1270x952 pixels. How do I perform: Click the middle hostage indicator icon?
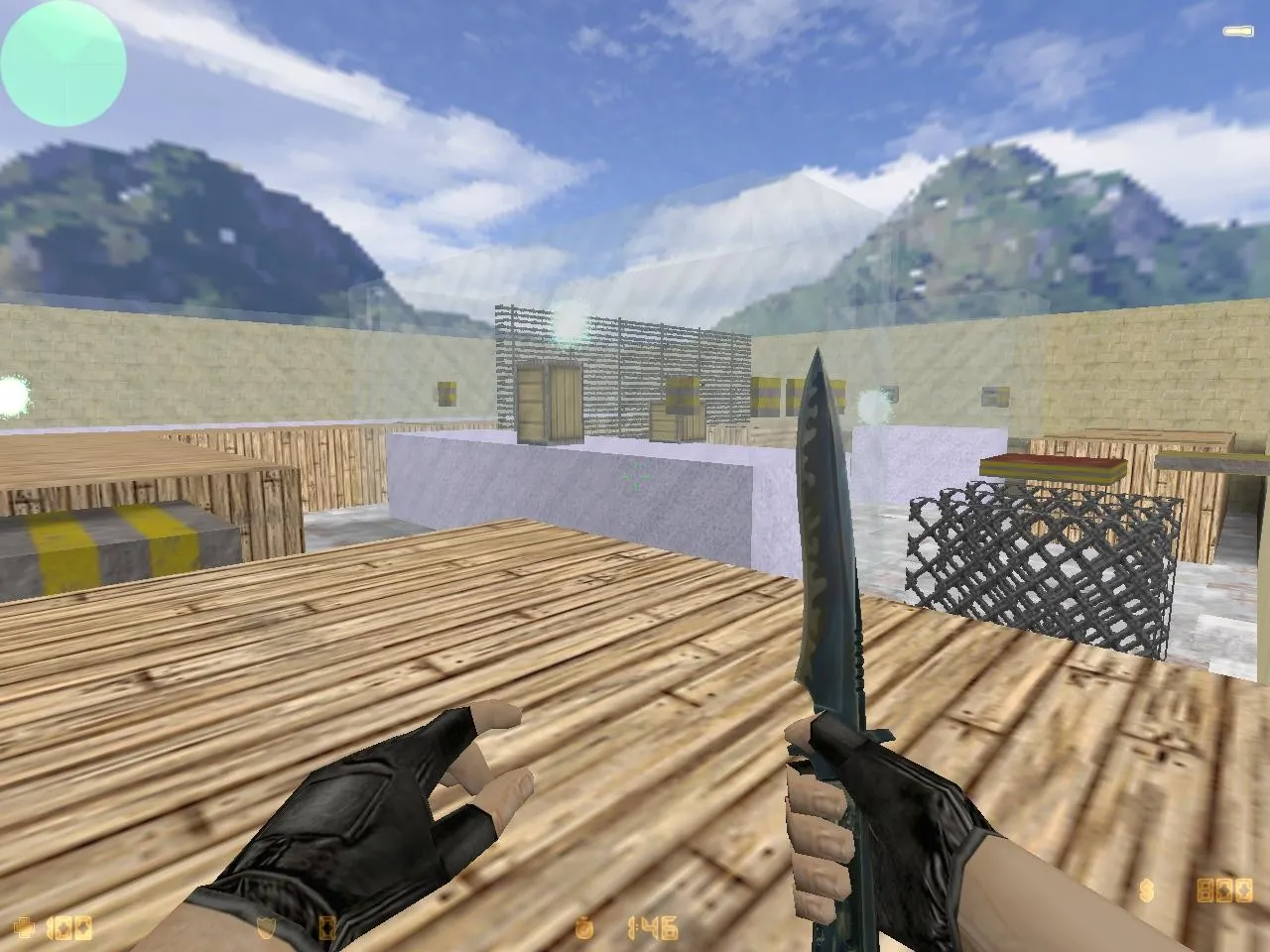pyautogui.click(x=1224, y=890)
